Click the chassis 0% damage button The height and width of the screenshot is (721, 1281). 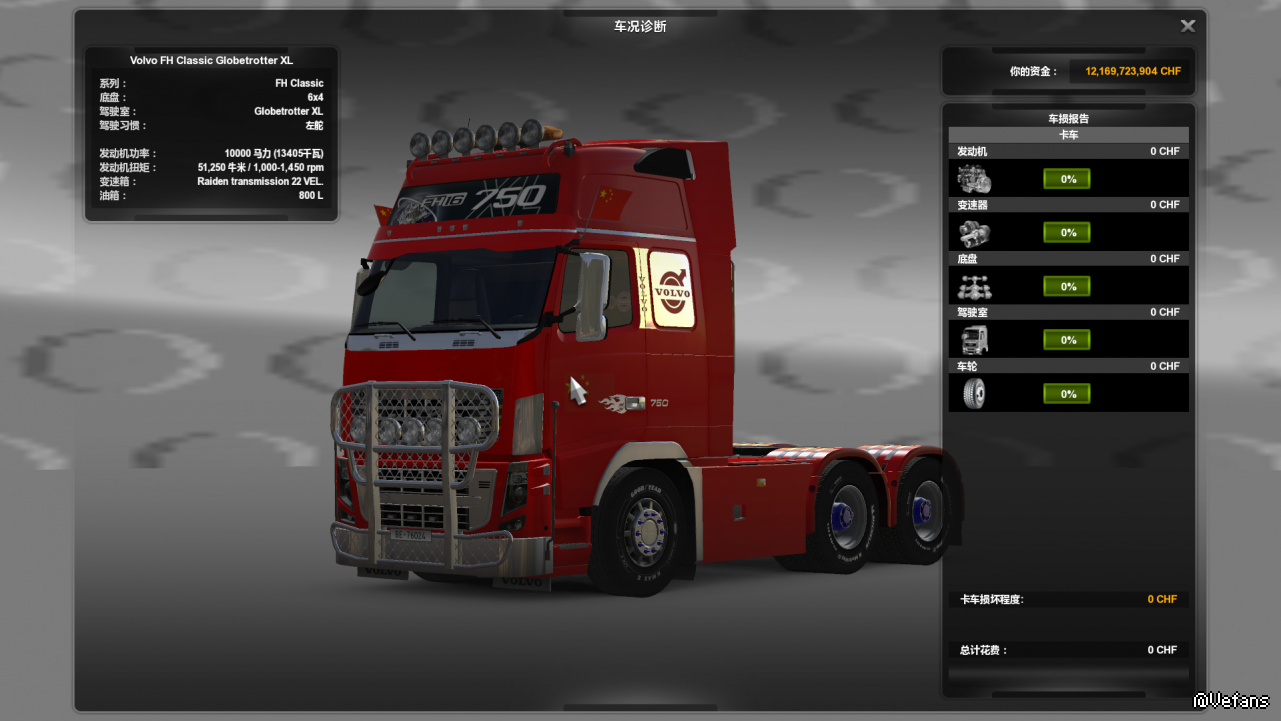coord(1067,287)
